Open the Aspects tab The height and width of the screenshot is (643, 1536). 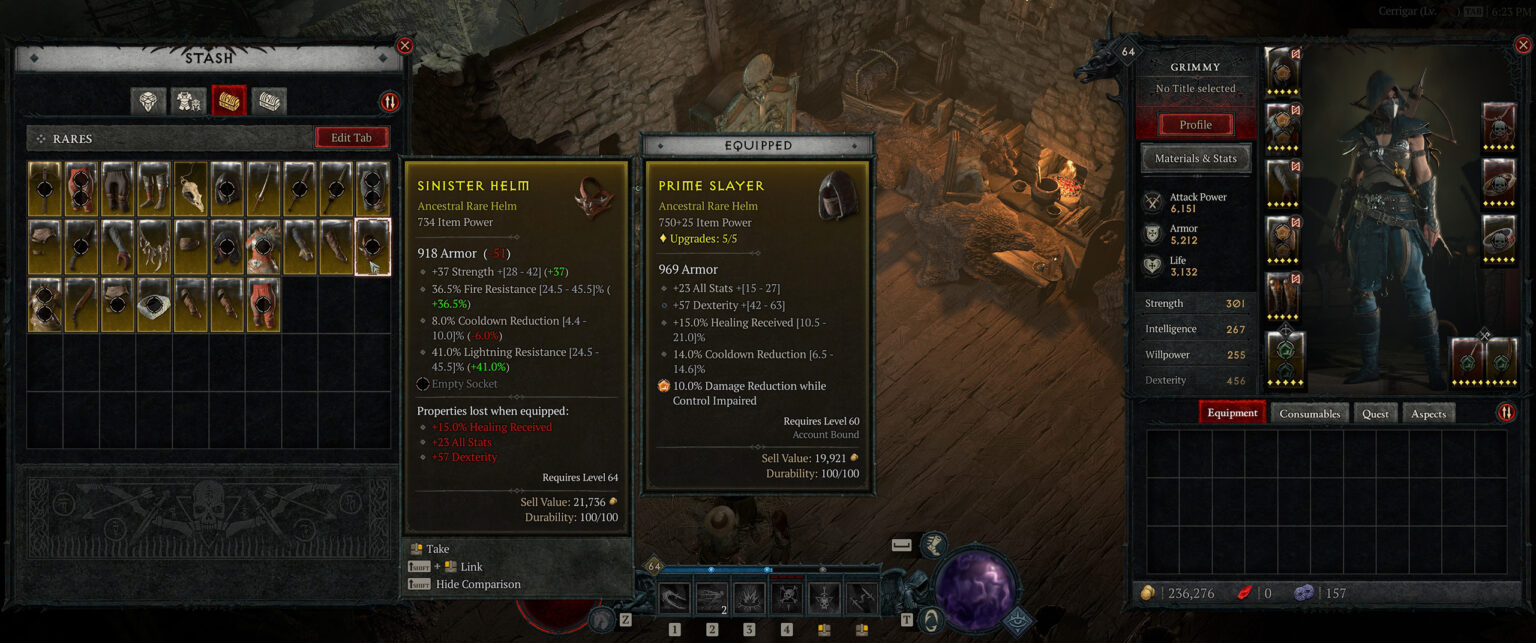(1428, 413)
